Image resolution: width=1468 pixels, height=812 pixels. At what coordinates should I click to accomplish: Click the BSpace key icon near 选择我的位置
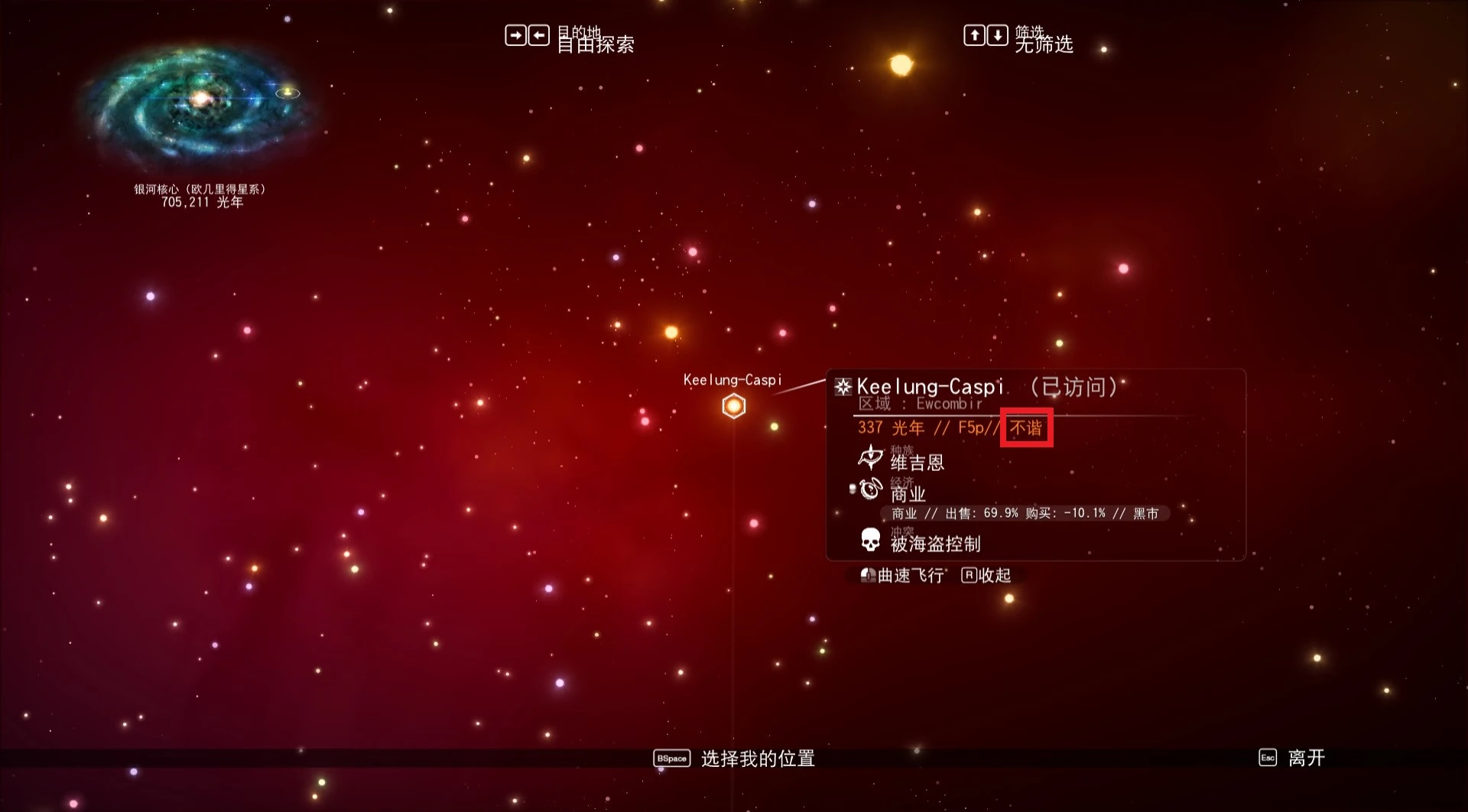(671, 758)
